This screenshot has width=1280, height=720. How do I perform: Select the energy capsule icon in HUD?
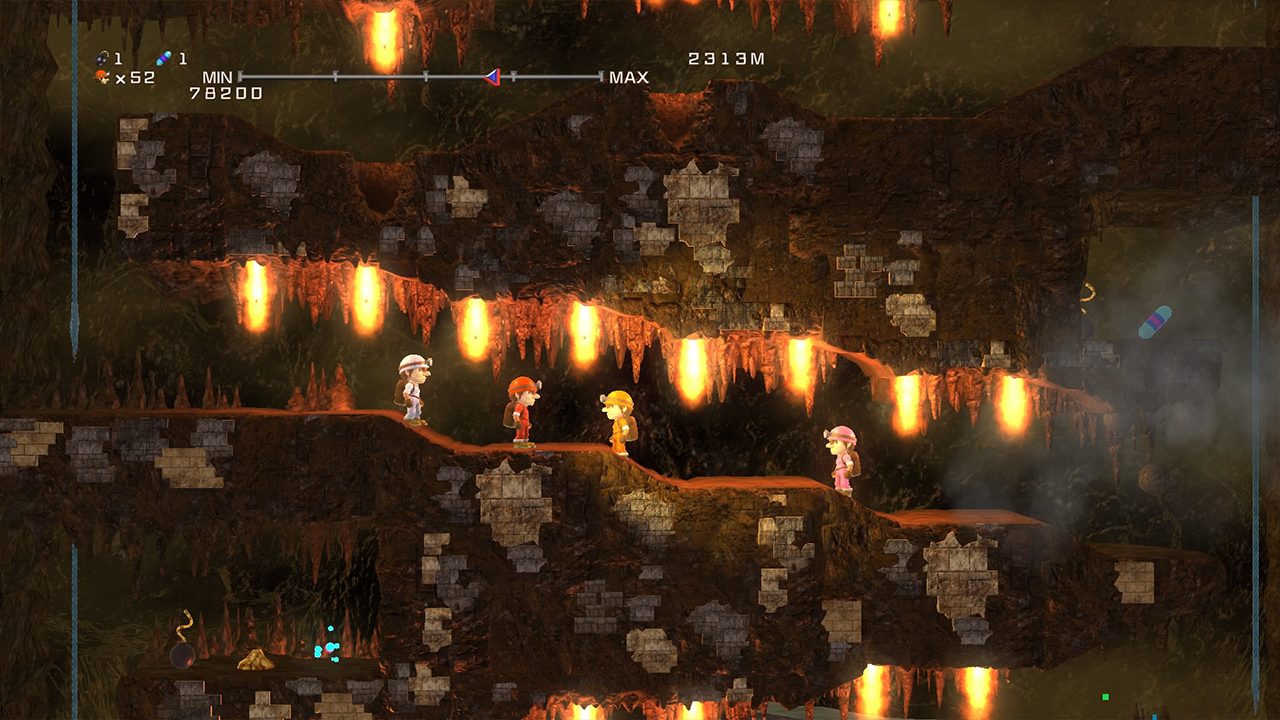(x=163, y=59)
